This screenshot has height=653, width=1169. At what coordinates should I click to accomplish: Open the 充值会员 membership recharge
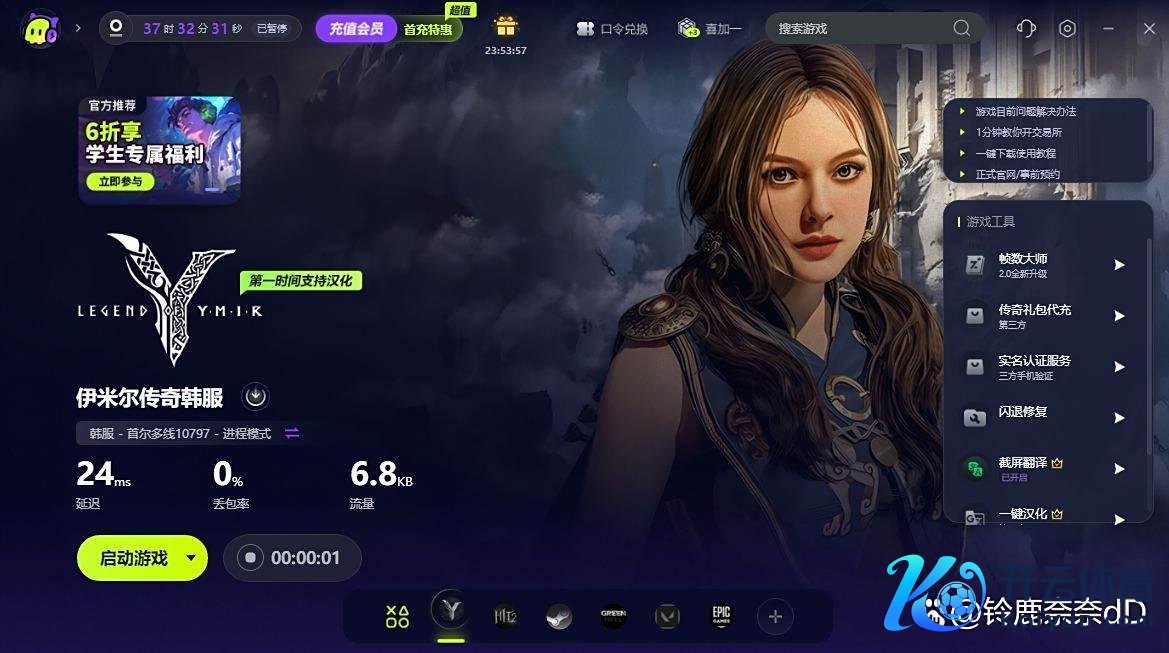pos(356,29)
